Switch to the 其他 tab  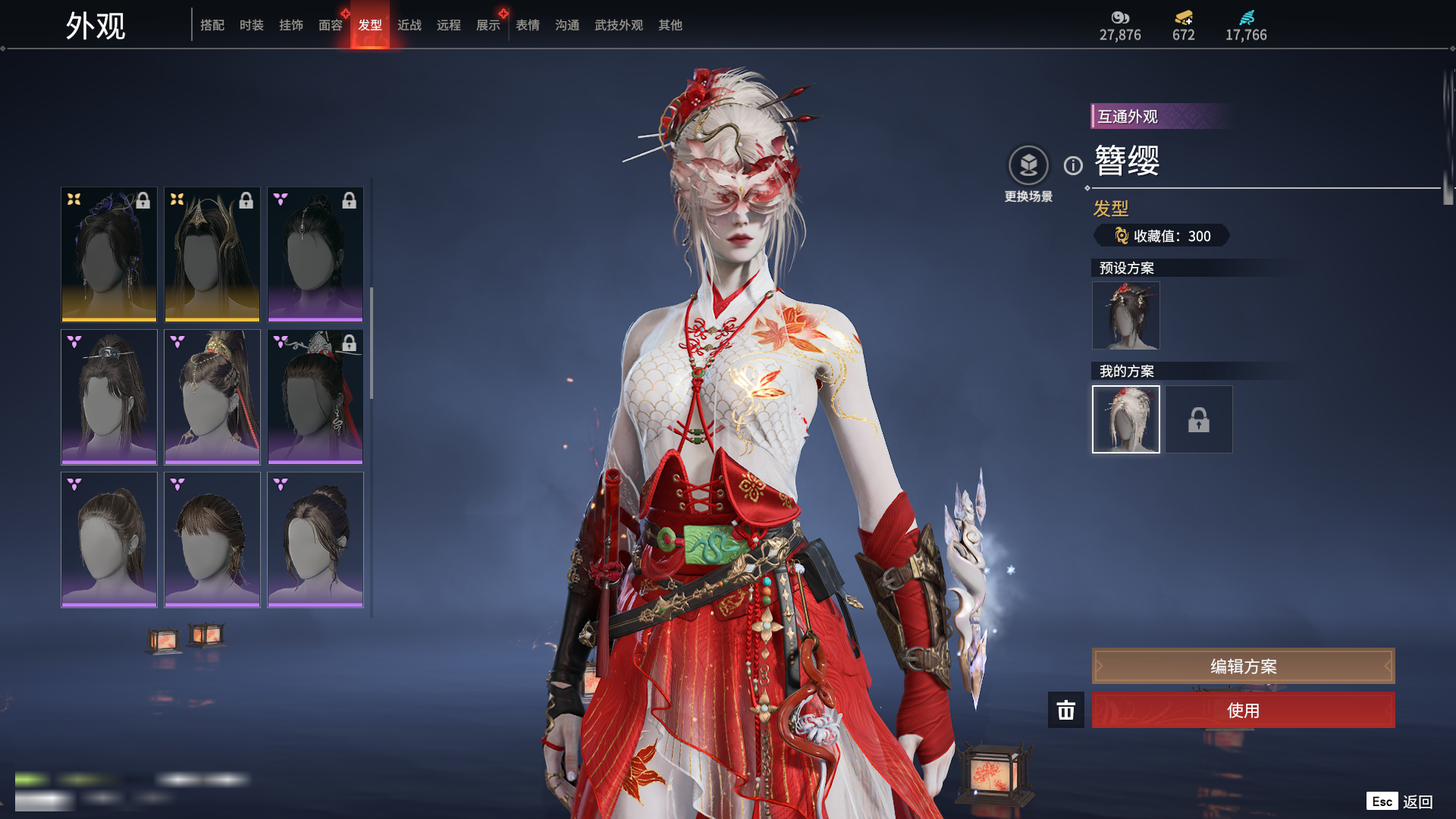tap(670, 26)
